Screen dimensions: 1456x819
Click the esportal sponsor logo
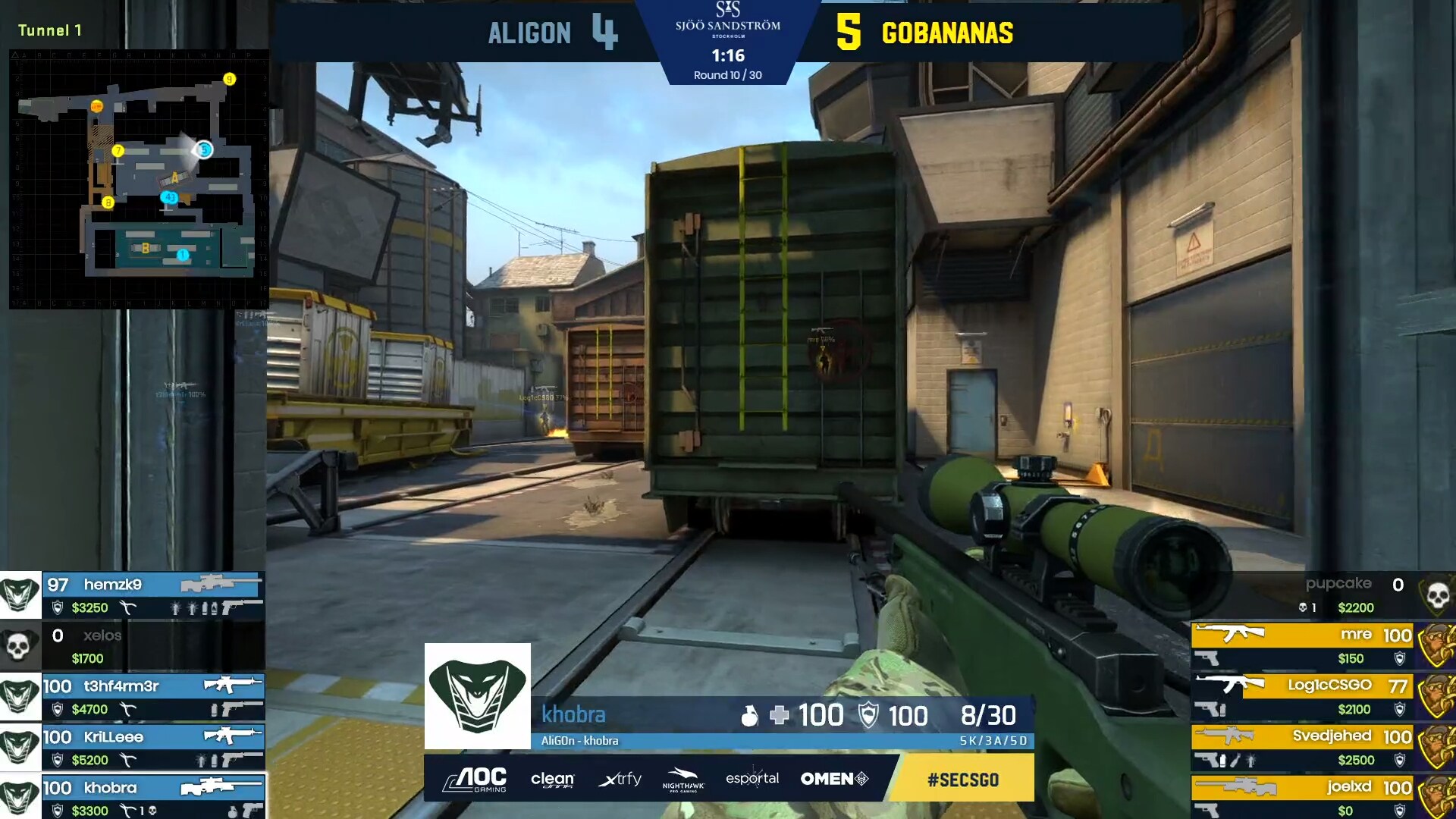point(752,779)
